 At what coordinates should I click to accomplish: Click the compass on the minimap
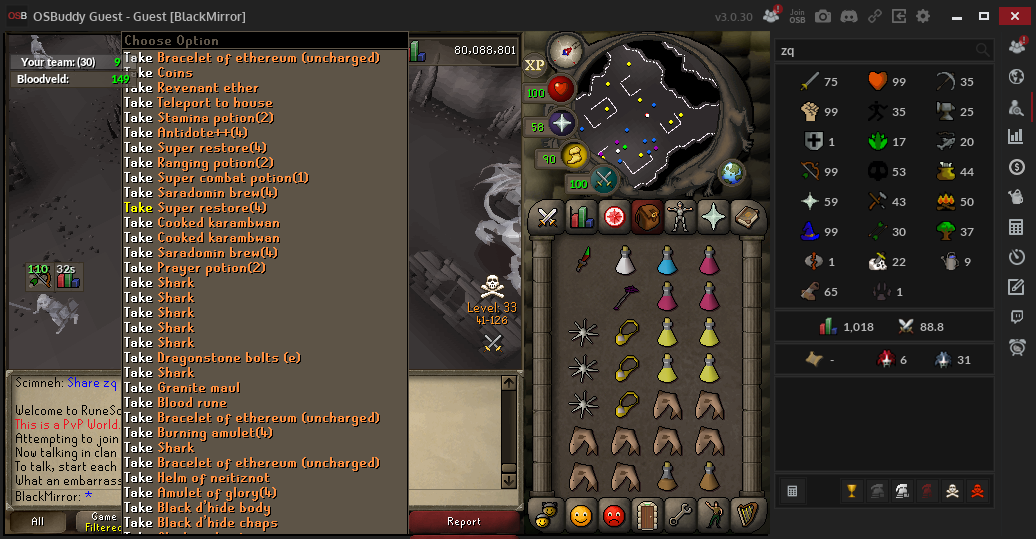click(571, 47)
